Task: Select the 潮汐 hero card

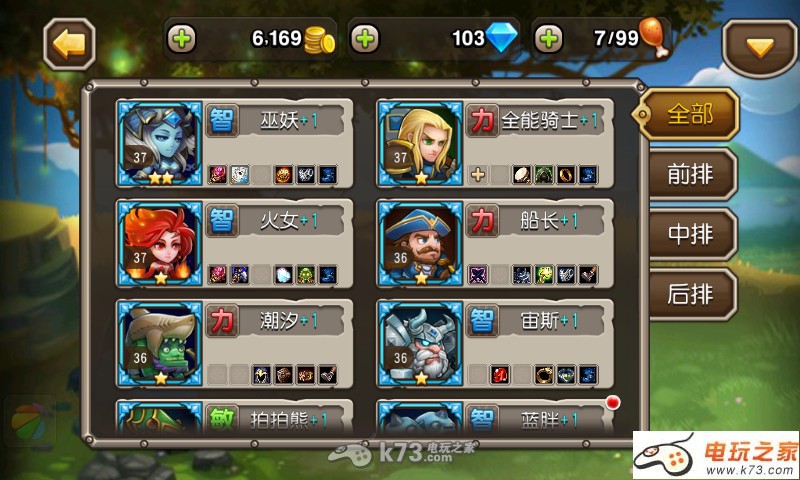Action: (234, 342)
